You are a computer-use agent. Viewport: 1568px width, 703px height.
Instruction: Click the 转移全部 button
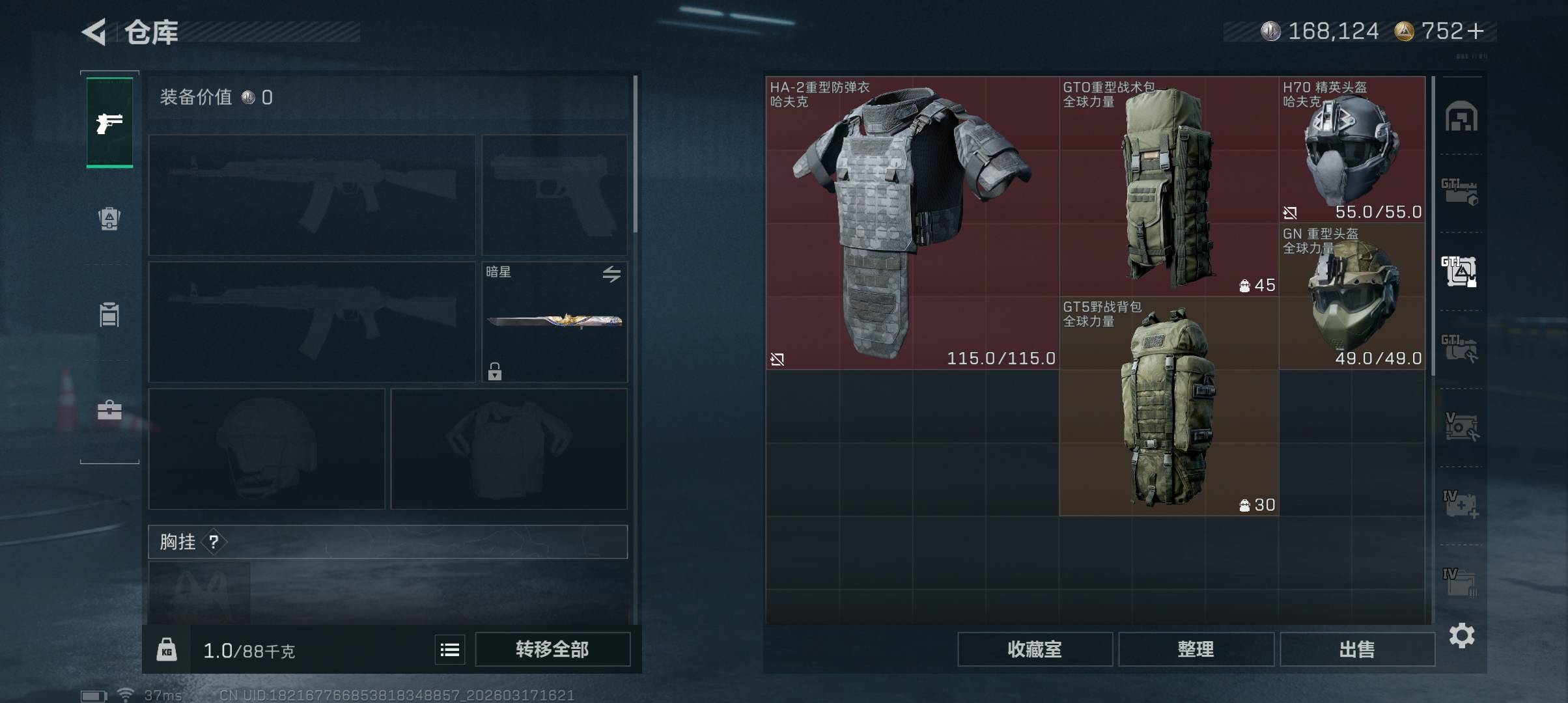click(552, 649)
